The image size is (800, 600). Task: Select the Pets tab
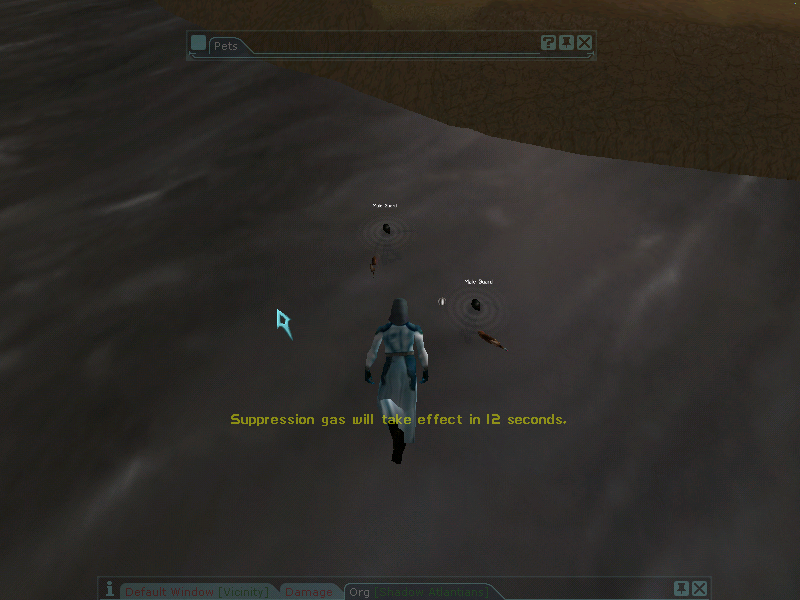(x=230, y=45)
